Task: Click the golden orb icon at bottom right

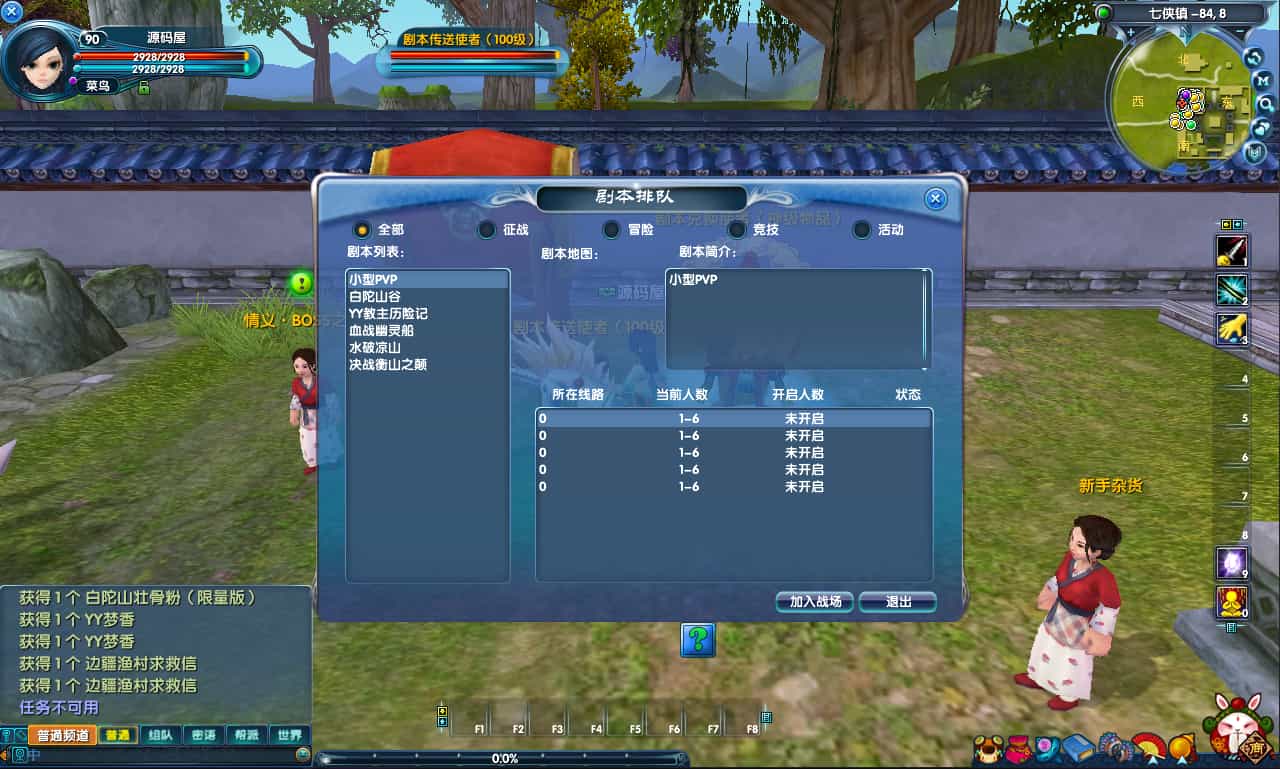Action: (1180, 748)
